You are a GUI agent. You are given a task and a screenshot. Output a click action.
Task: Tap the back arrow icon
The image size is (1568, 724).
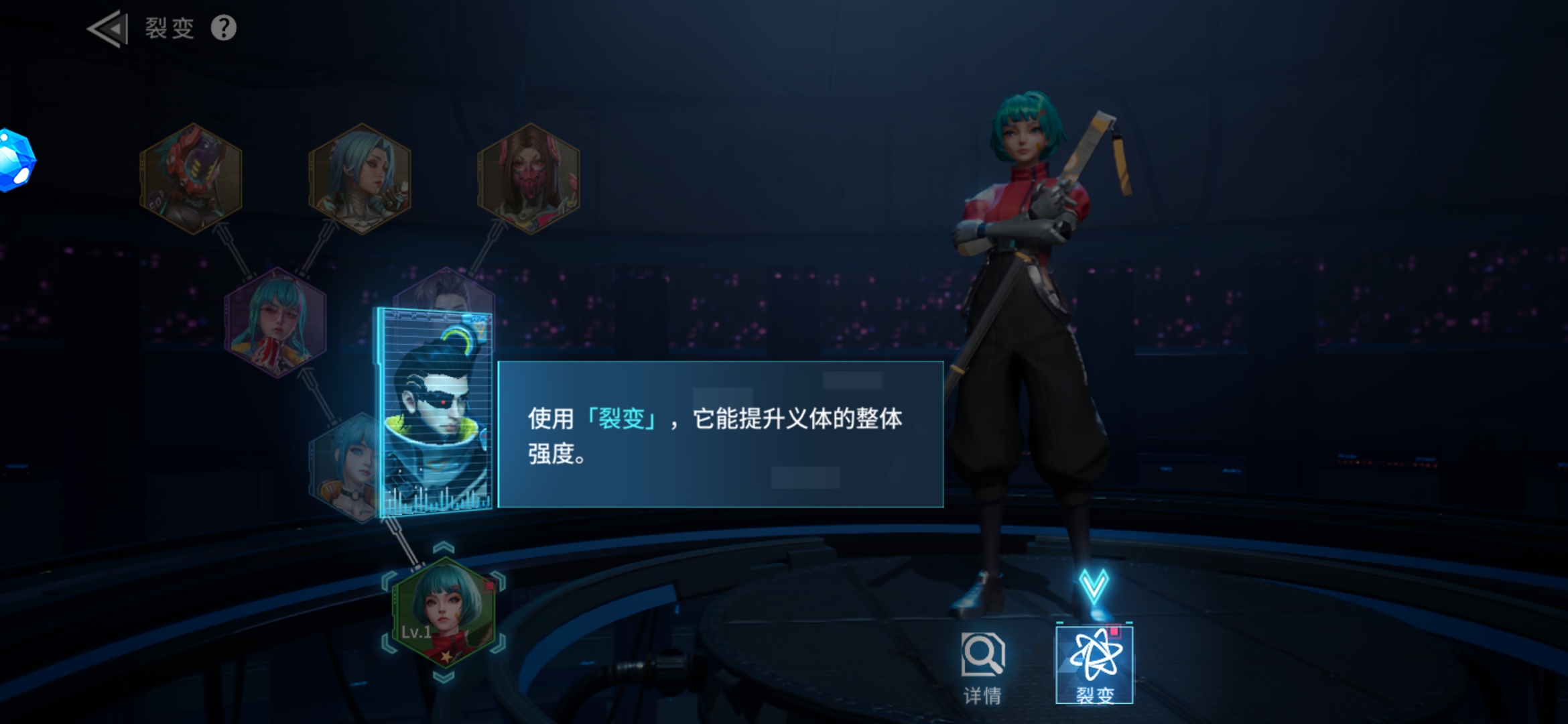tap(109, 28)
